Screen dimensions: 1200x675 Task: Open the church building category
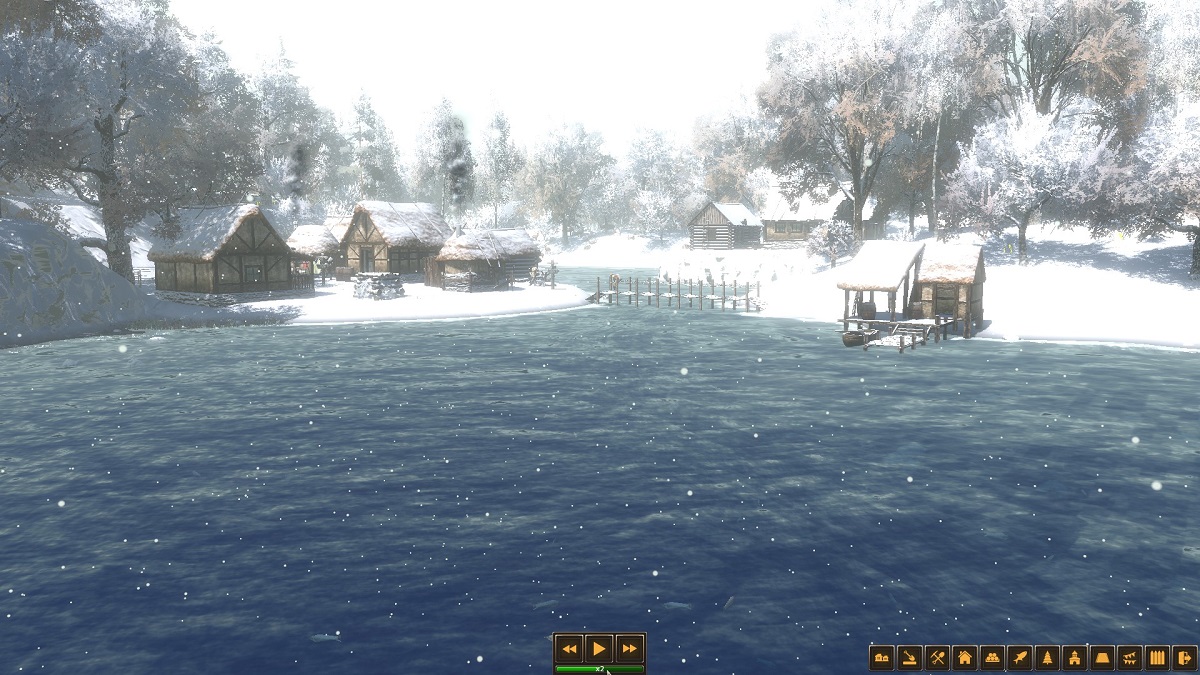[1075, 658]
